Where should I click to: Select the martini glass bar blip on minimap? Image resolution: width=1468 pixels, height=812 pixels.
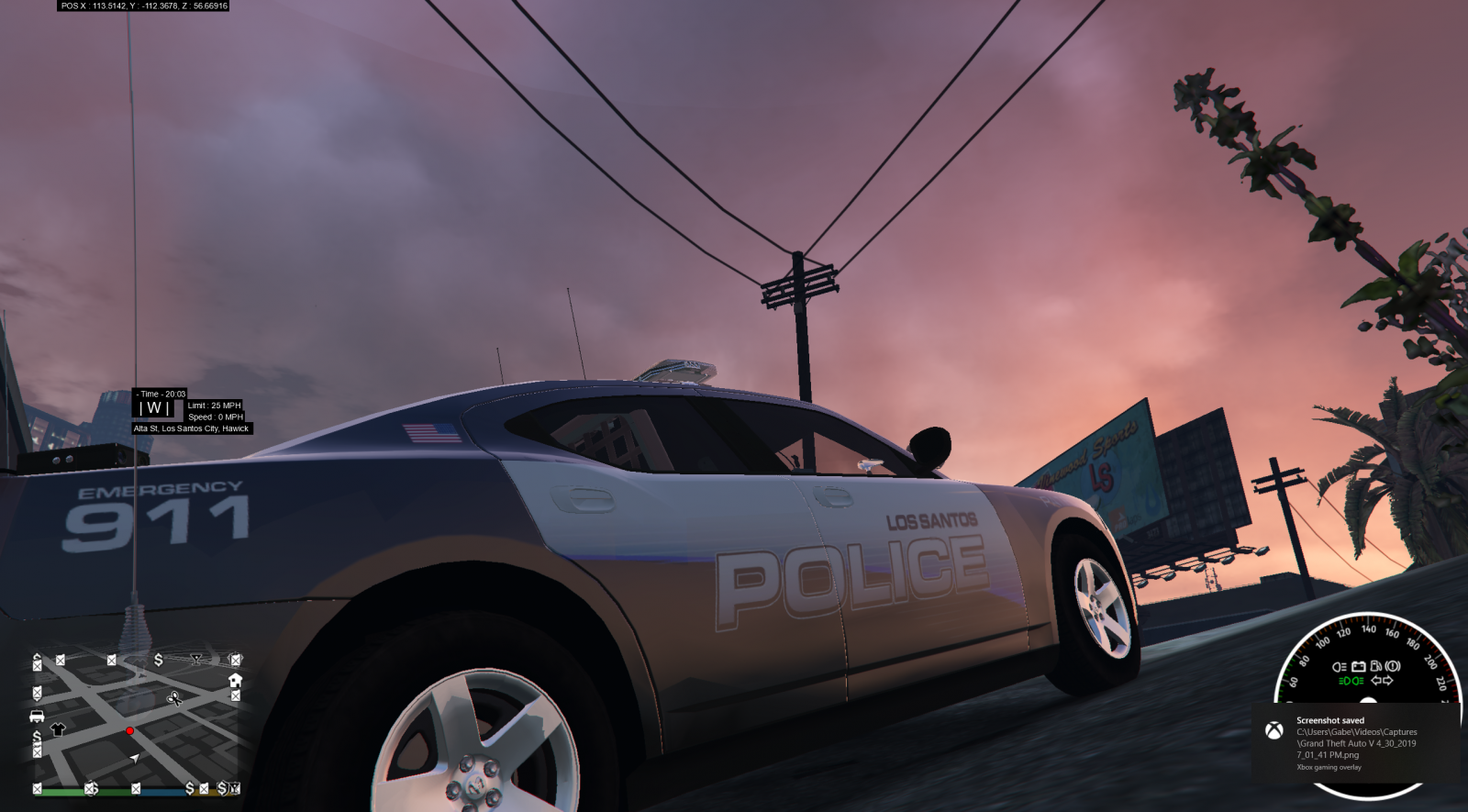pos(196,657)
